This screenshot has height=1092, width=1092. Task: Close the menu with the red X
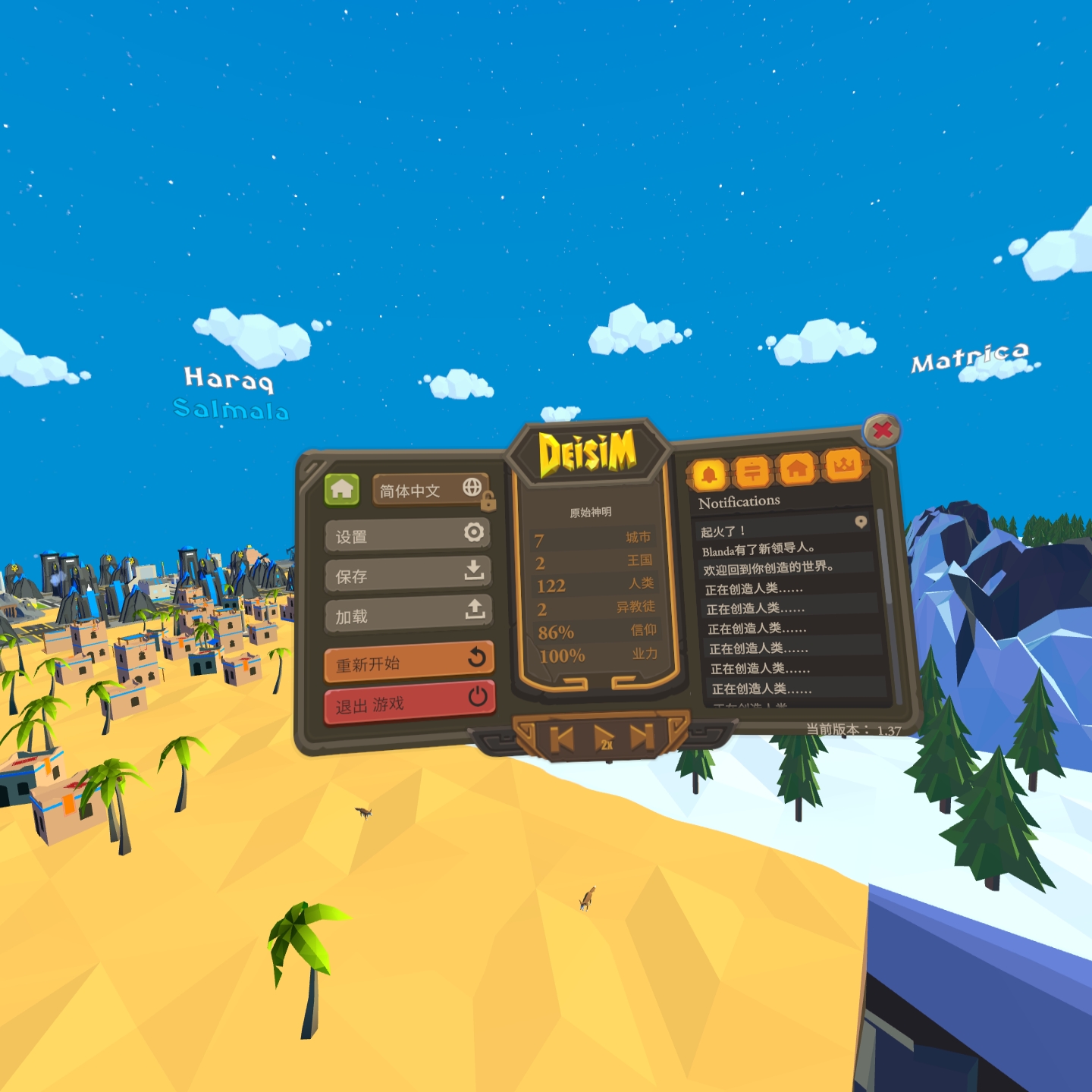pyautogui.click(x=882, y=431)
